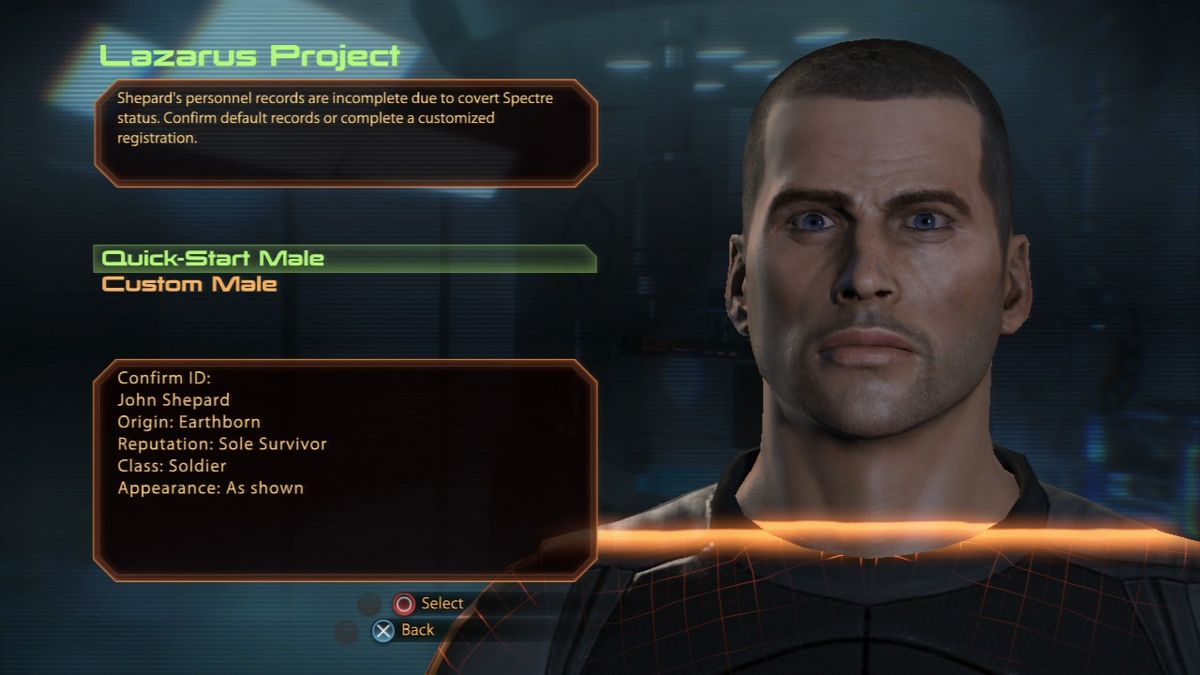Select the Quick-Start Male option
The width and height of the screenshot is (1200, 675).
point(213,258)
